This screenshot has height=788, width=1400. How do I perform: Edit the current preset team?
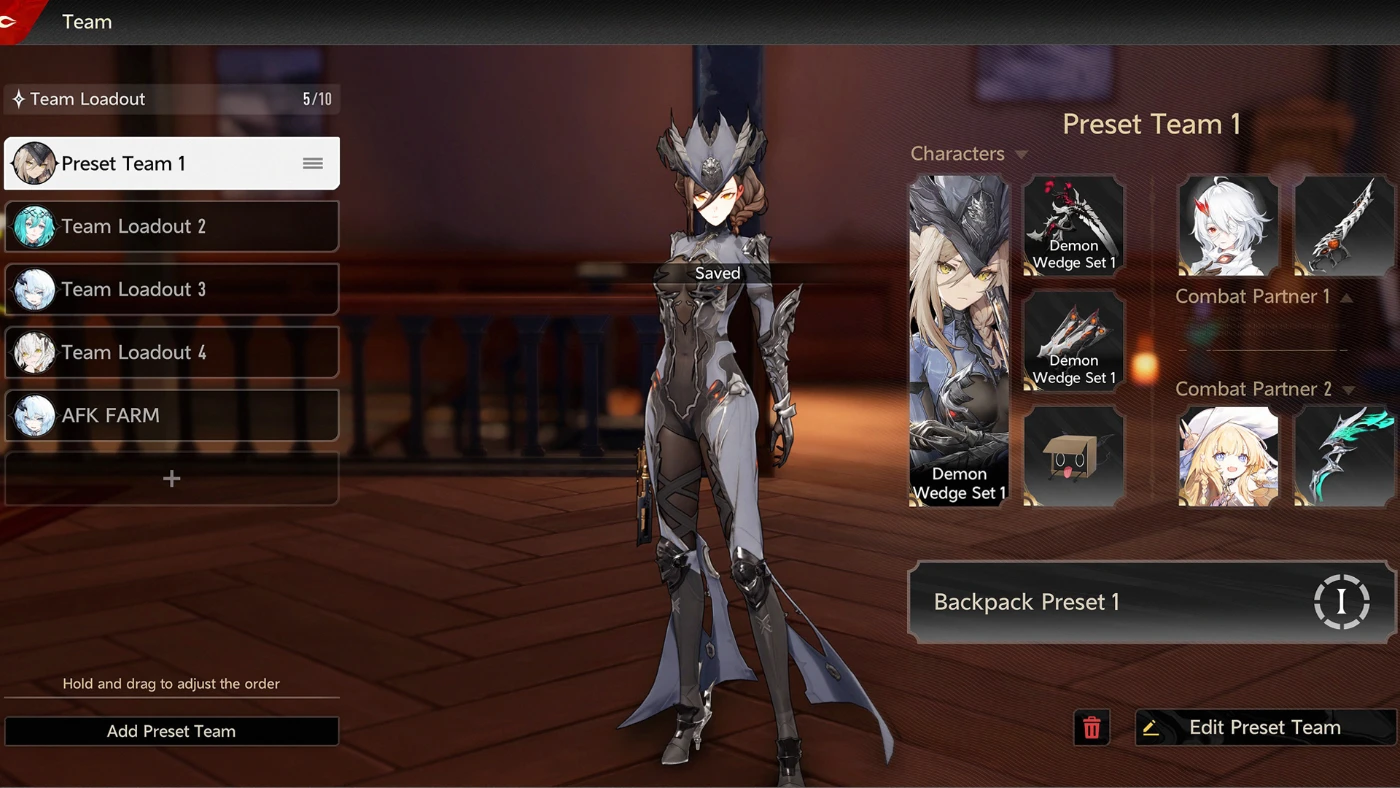[1264, 728]
